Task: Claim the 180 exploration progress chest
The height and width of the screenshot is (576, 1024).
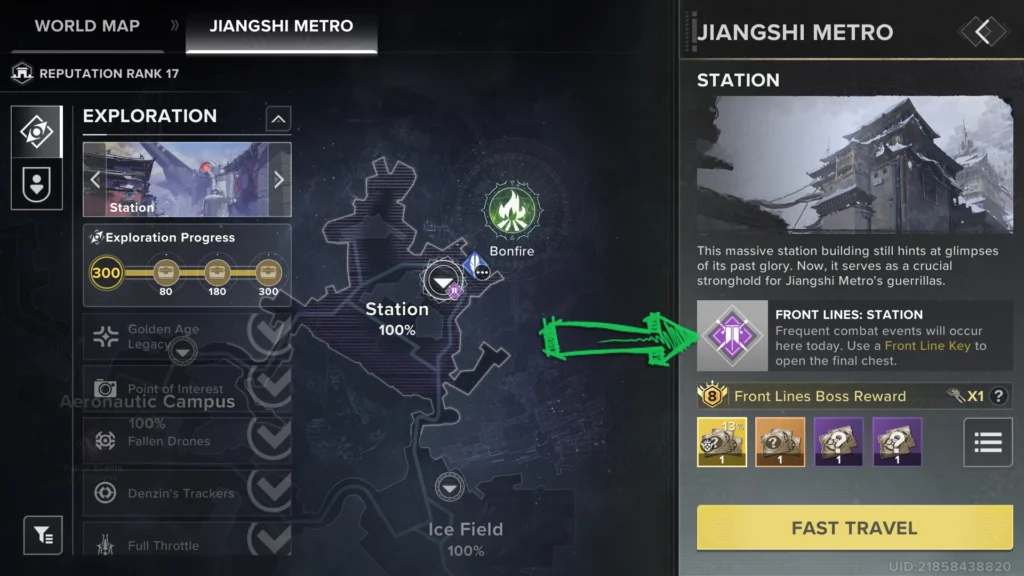Action: click(x=217, y=273)
